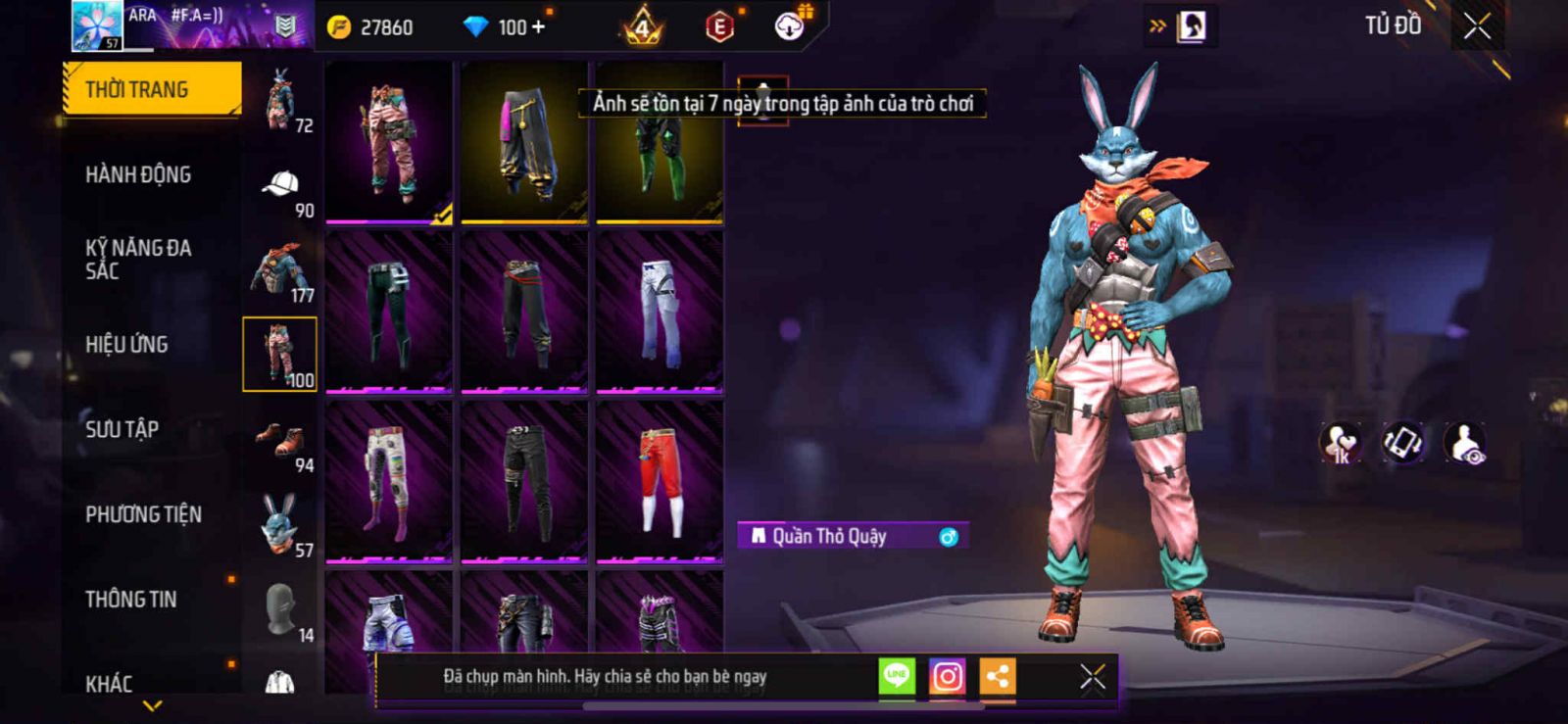Viewport: 1568px width, 724px height.
Task: Add more diamonds with the plus button
Action: click(x=537, y=27)
